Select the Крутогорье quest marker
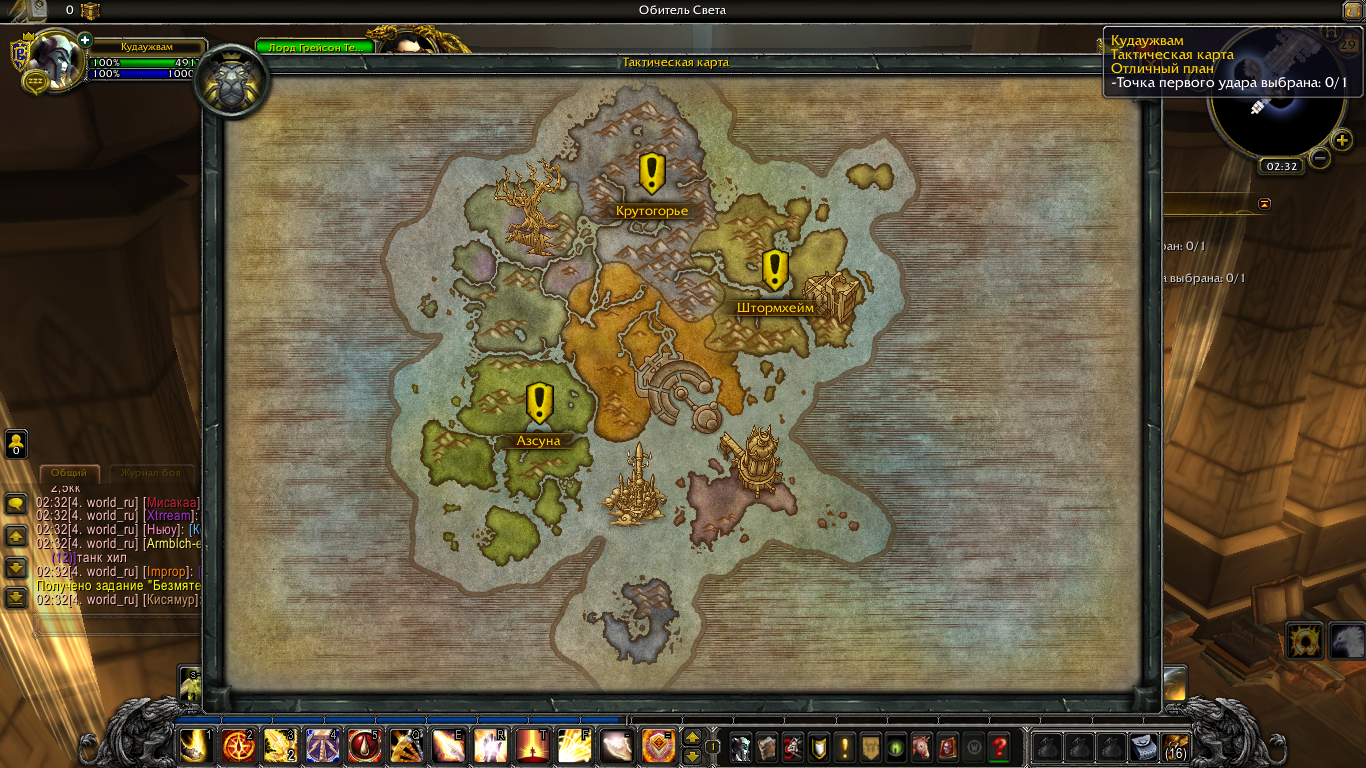The height and width of the screenshot is (768, 1366). (x=652, y=174)
